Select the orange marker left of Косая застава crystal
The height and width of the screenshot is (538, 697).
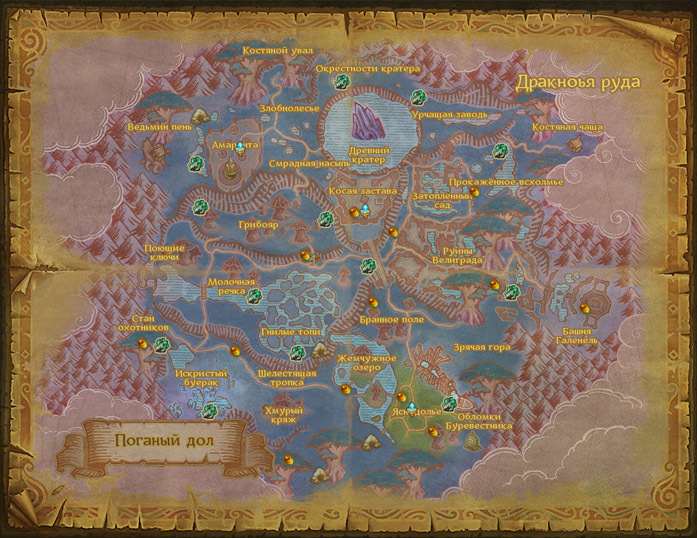[x=354, y=212]
